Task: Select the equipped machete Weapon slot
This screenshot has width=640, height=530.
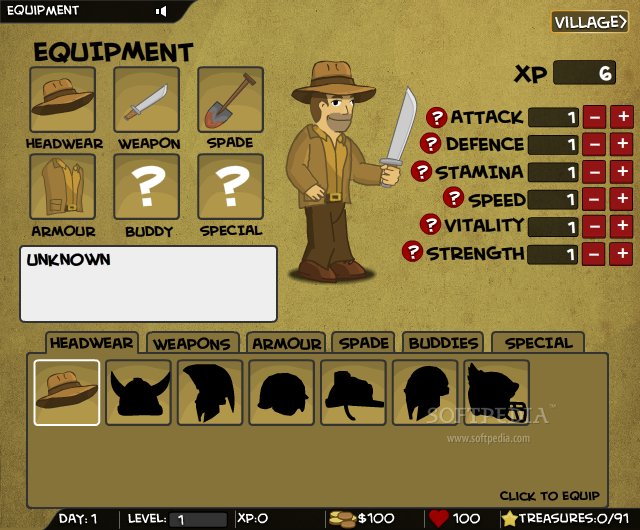Action: tap(147, 100)
